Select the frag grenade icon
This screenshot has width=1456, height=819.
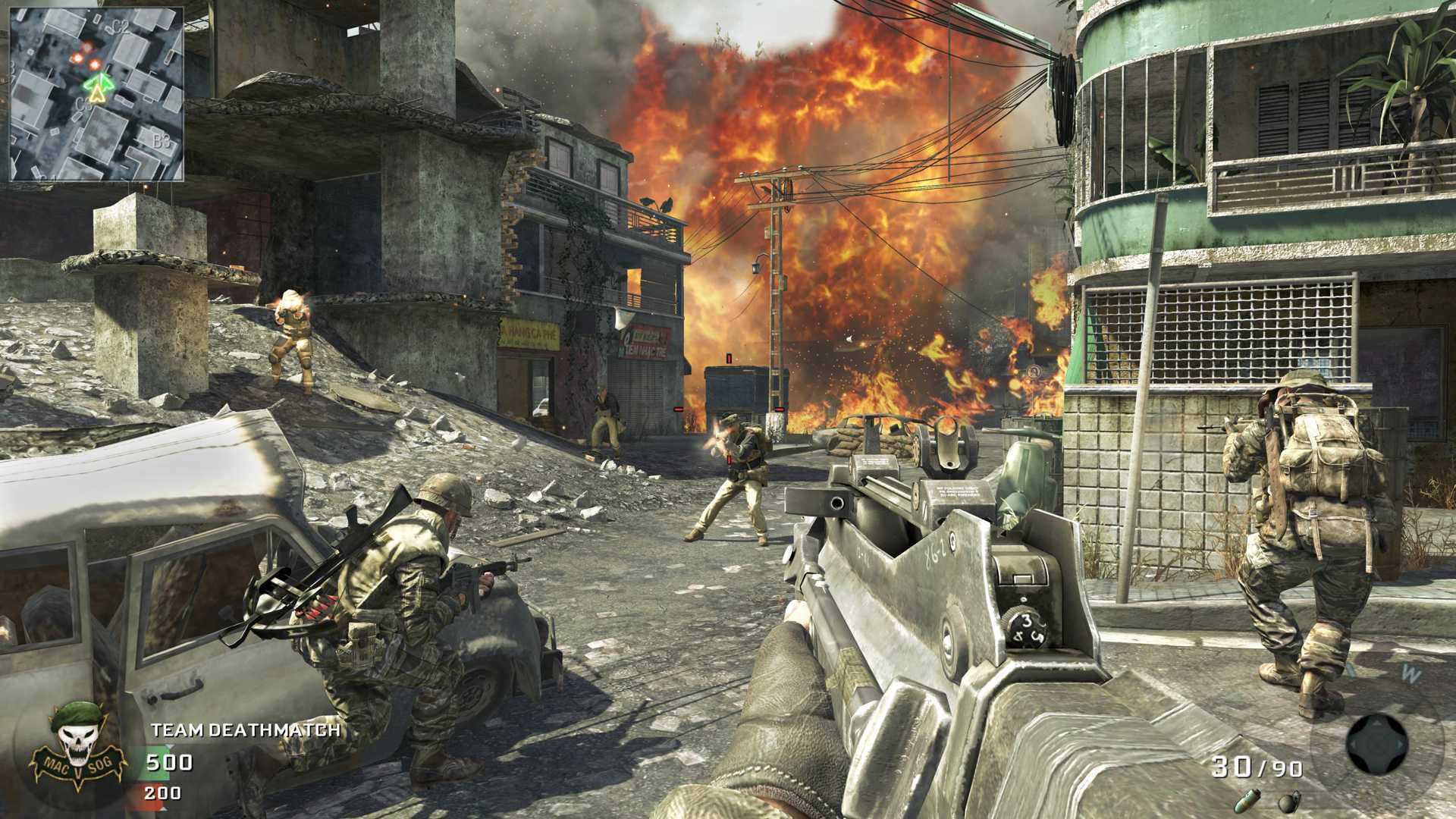(x=1289, y=802)
